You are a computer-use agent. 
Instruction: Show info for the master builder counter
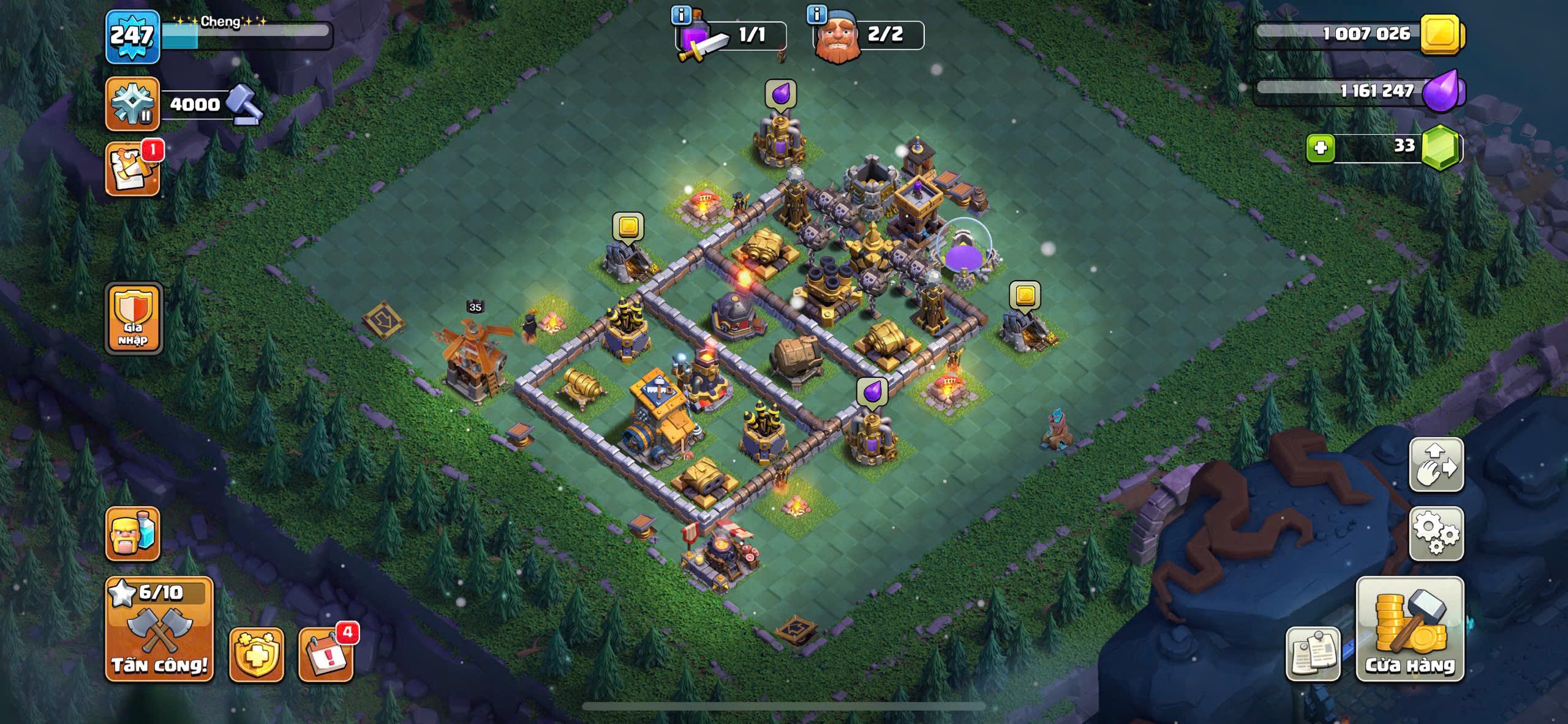pyautogui.click(x=817, y=14)
